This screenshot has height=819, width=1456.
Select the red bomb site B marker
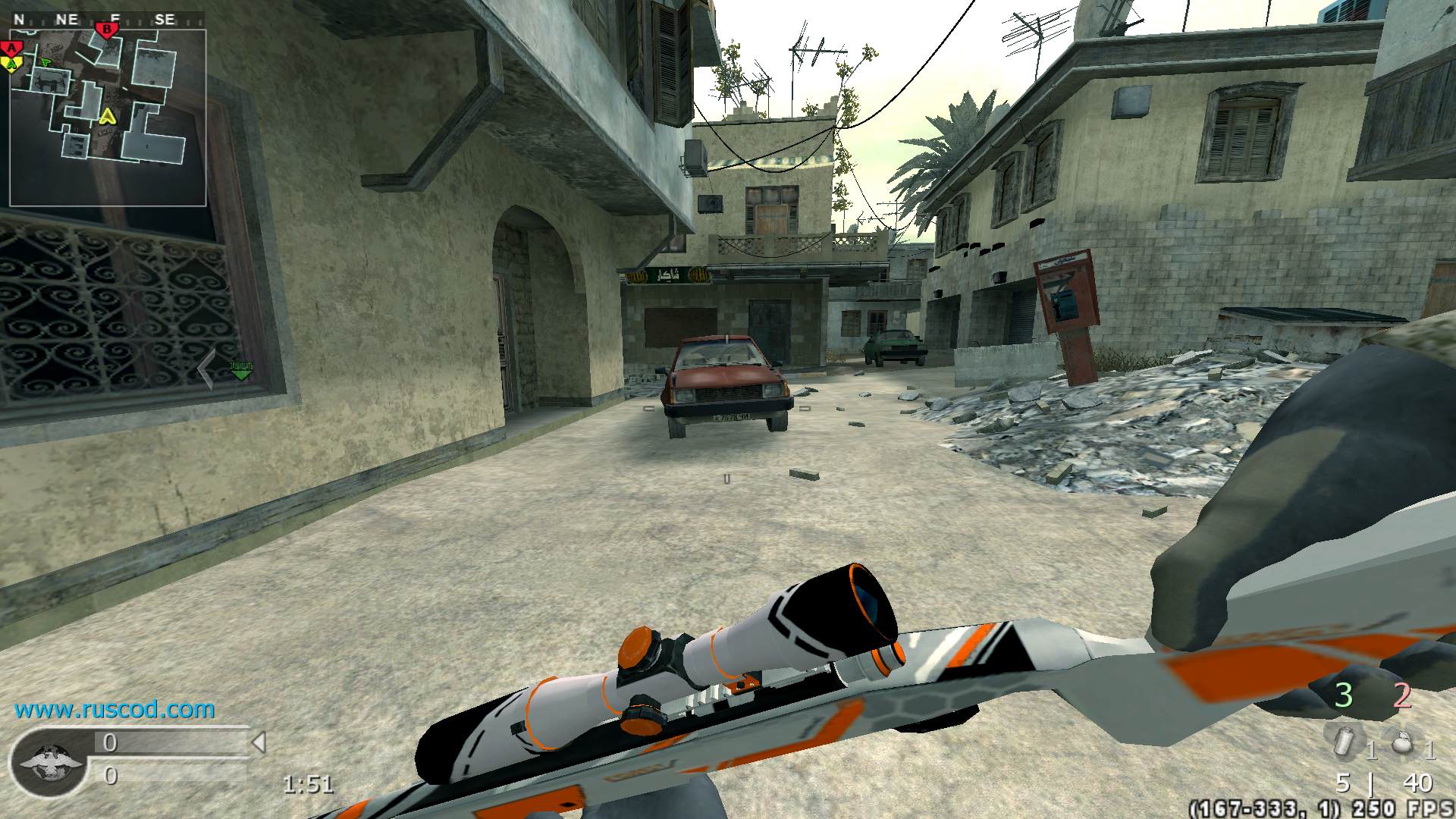pyautogui.click(x=107, y=30)
